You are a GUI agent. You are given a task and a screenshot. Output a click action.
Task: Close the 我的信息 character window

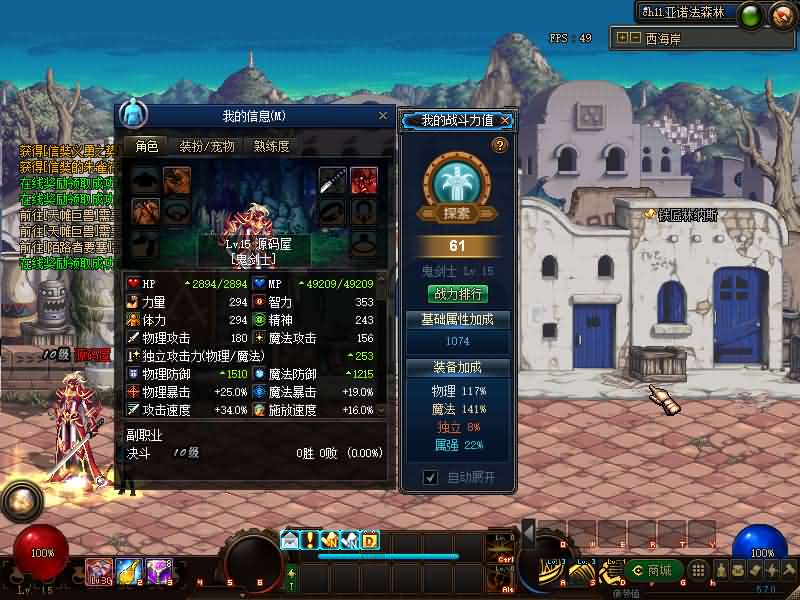[382, 116]
